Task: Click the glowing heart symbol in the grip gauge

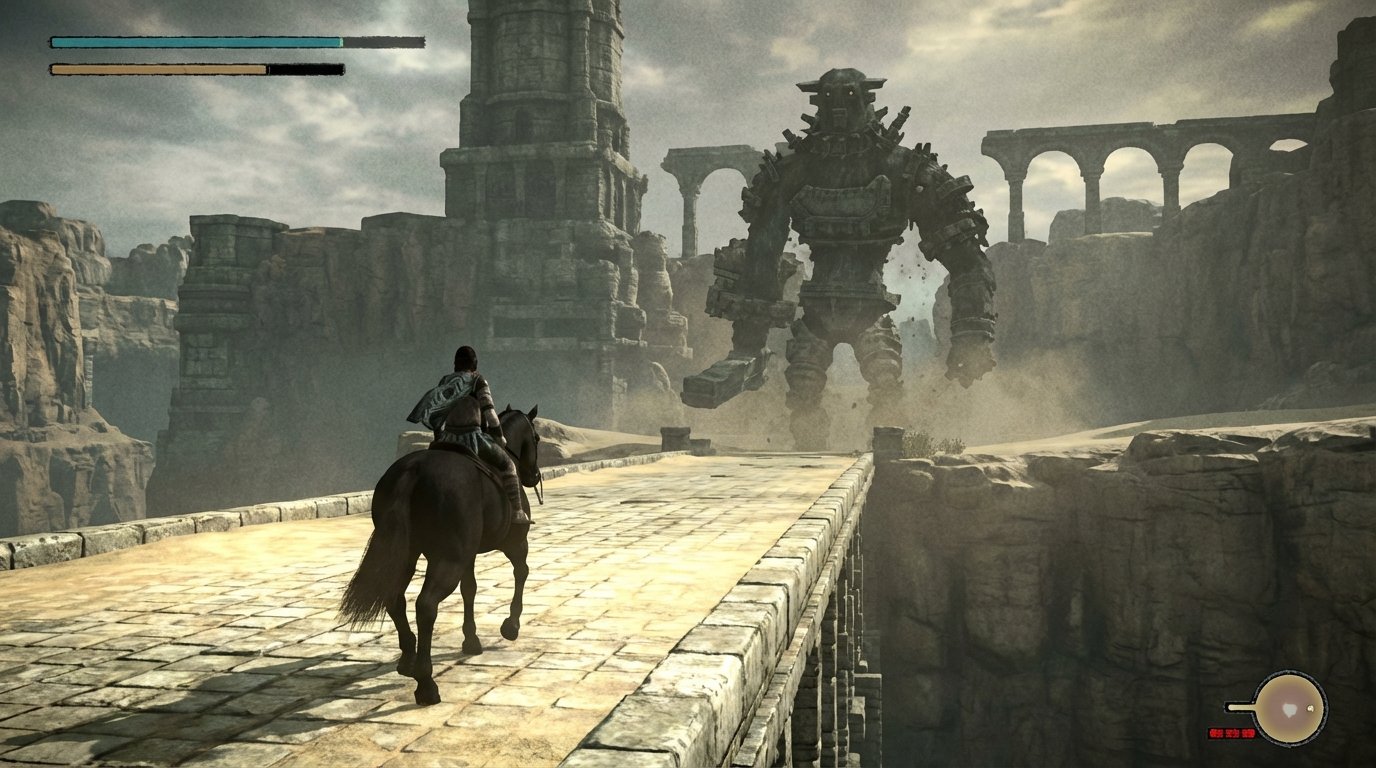Action: click(1289, 711)
